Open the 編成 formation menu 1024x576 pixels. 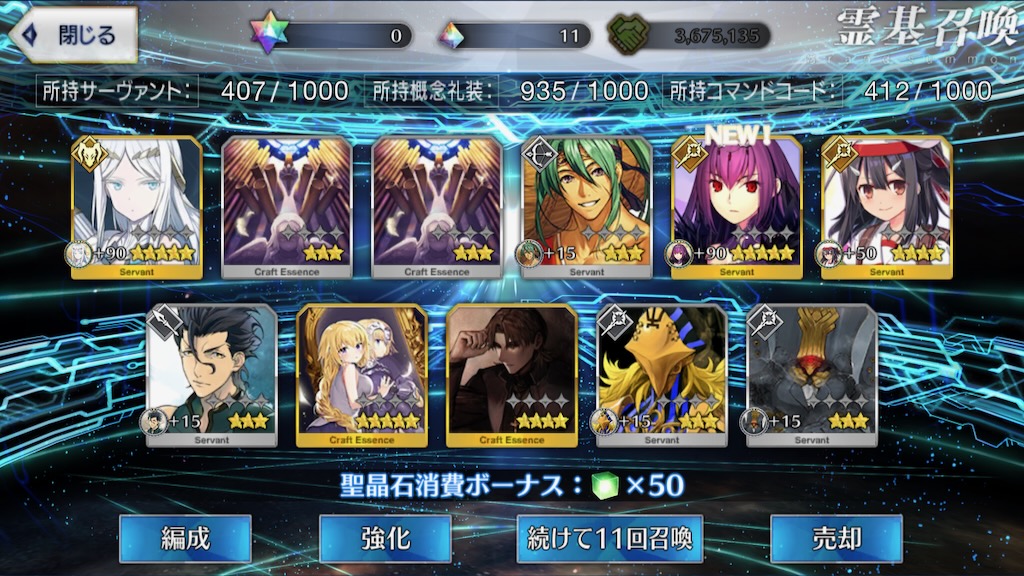tap(185, 538)
